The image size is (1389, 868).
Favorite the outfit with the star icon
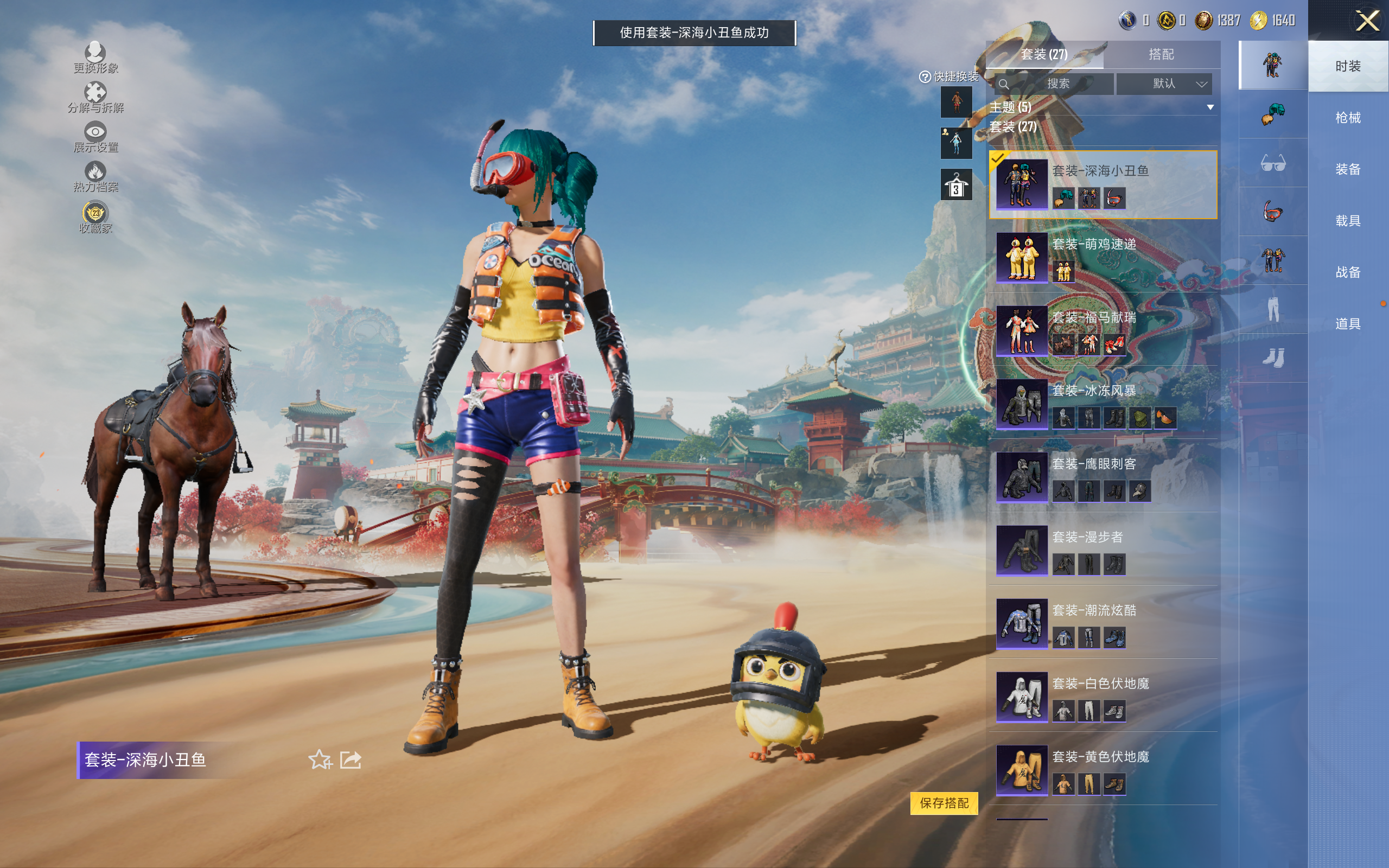[x=320, y=760]
